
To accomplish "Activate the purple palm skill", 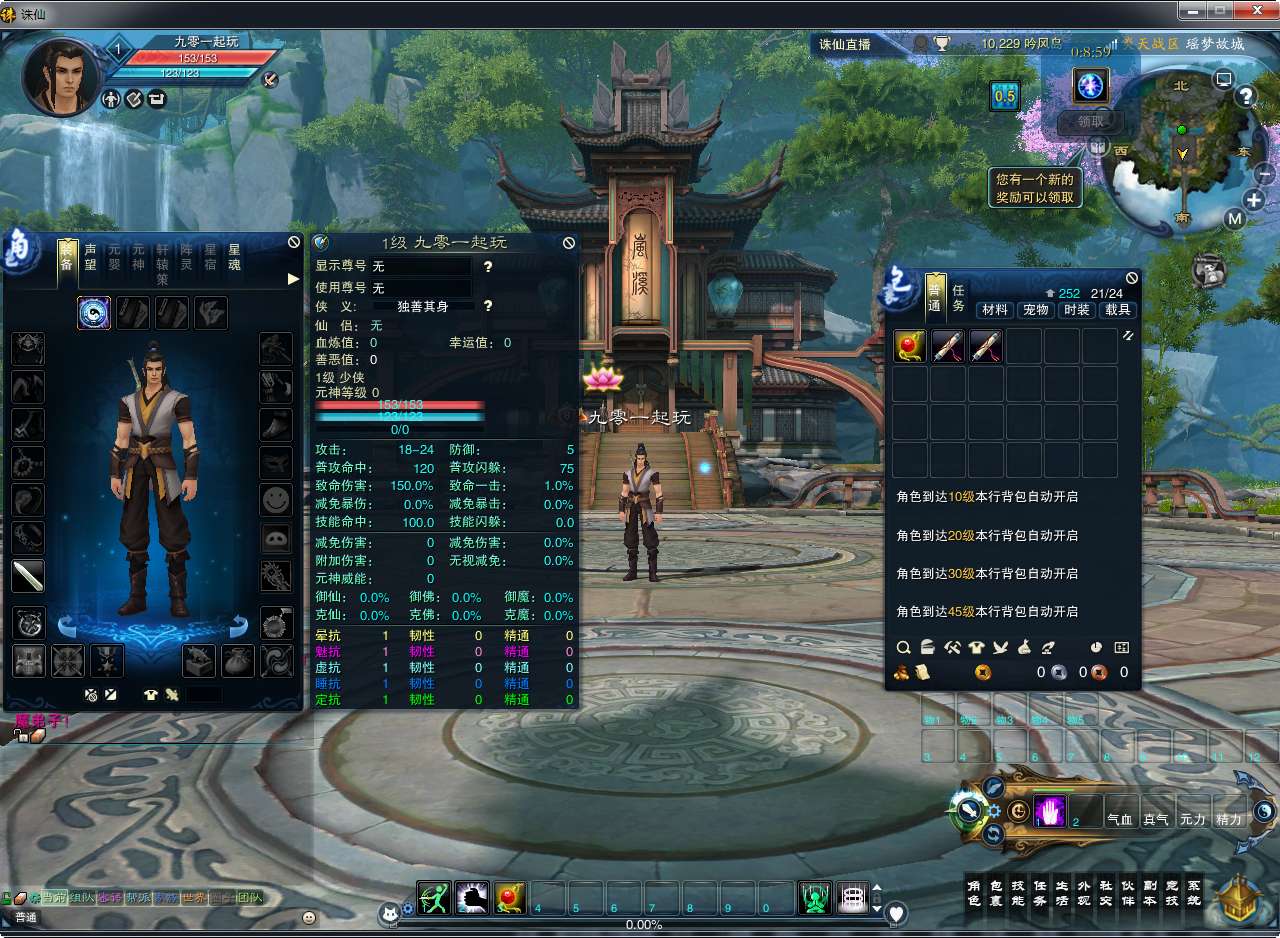I will click(x=1050, y=812).
